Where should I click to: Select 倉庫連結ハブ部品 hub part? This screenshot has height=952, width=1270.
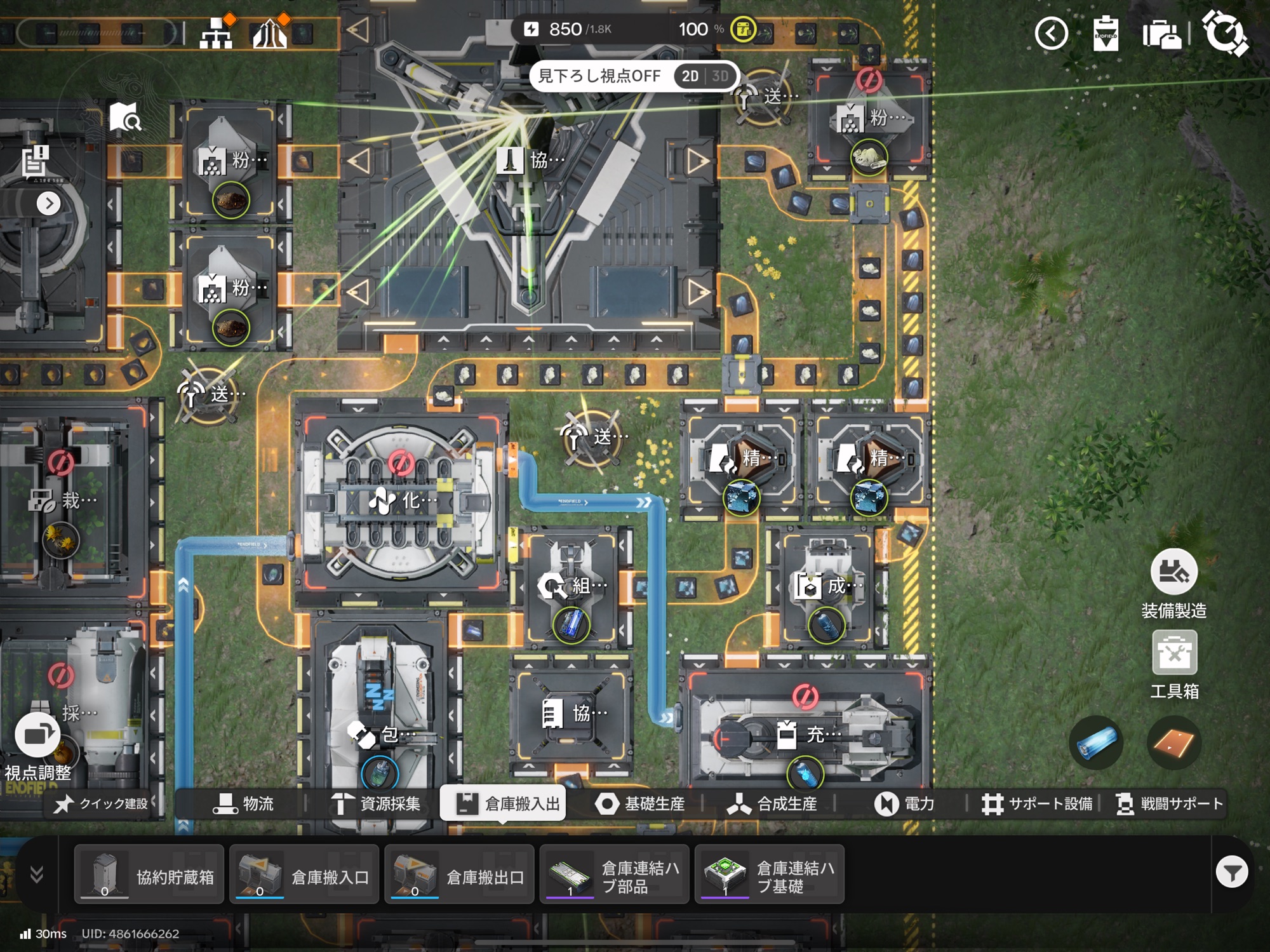coord(614,875)
